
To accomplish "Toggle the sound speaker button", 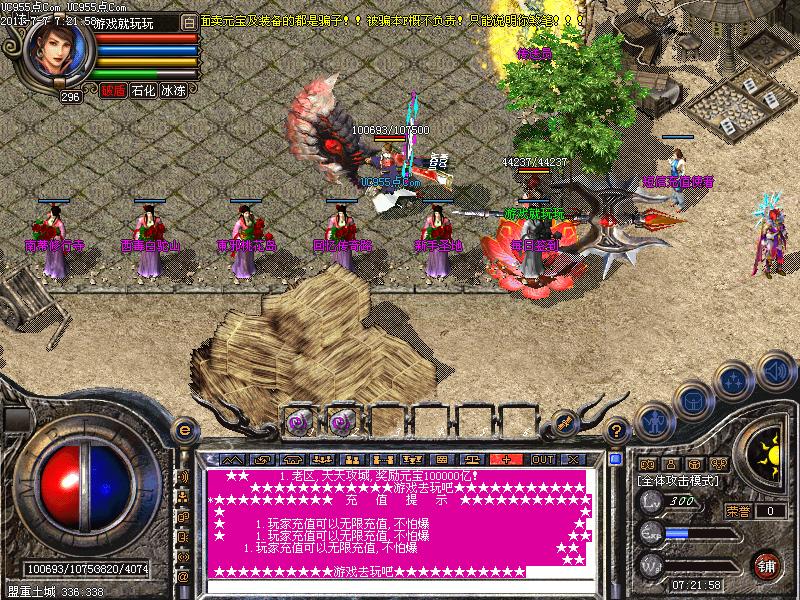I will pyautogui.click(x=774, y=370).
